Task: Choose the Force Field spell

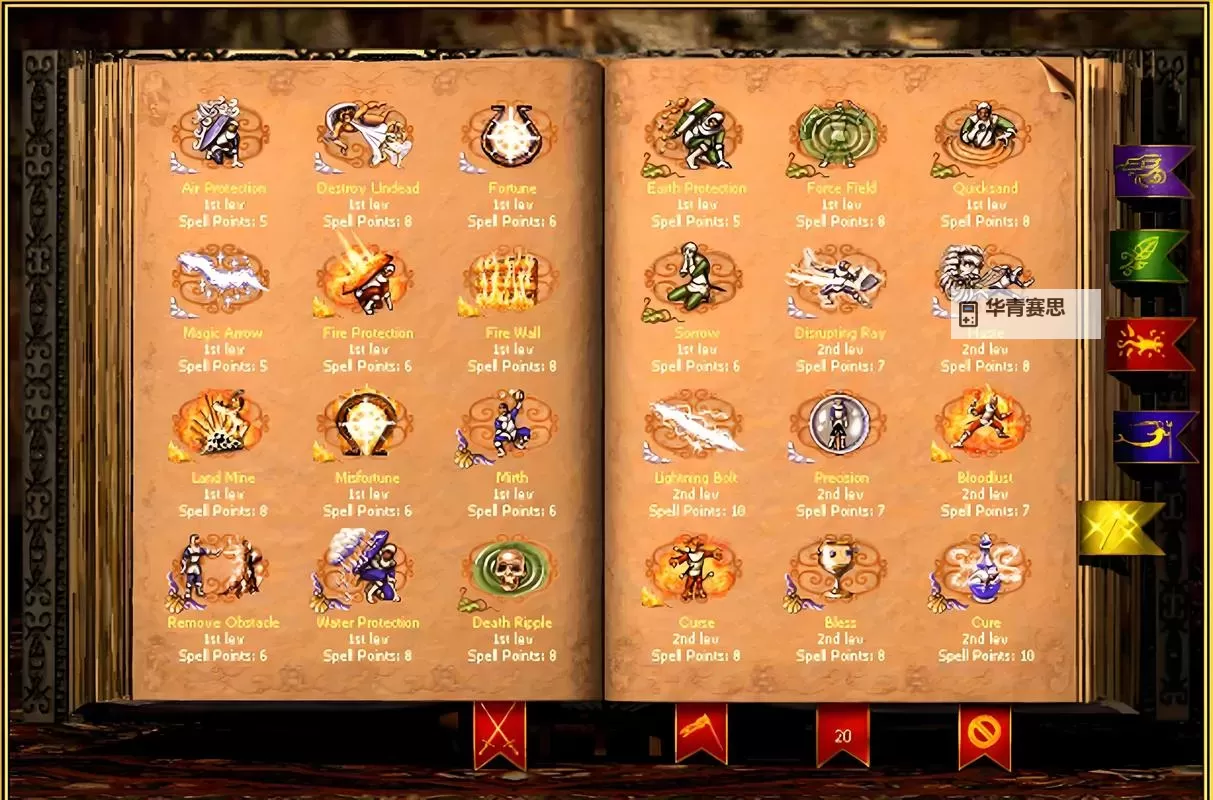Action: [840, 133]
